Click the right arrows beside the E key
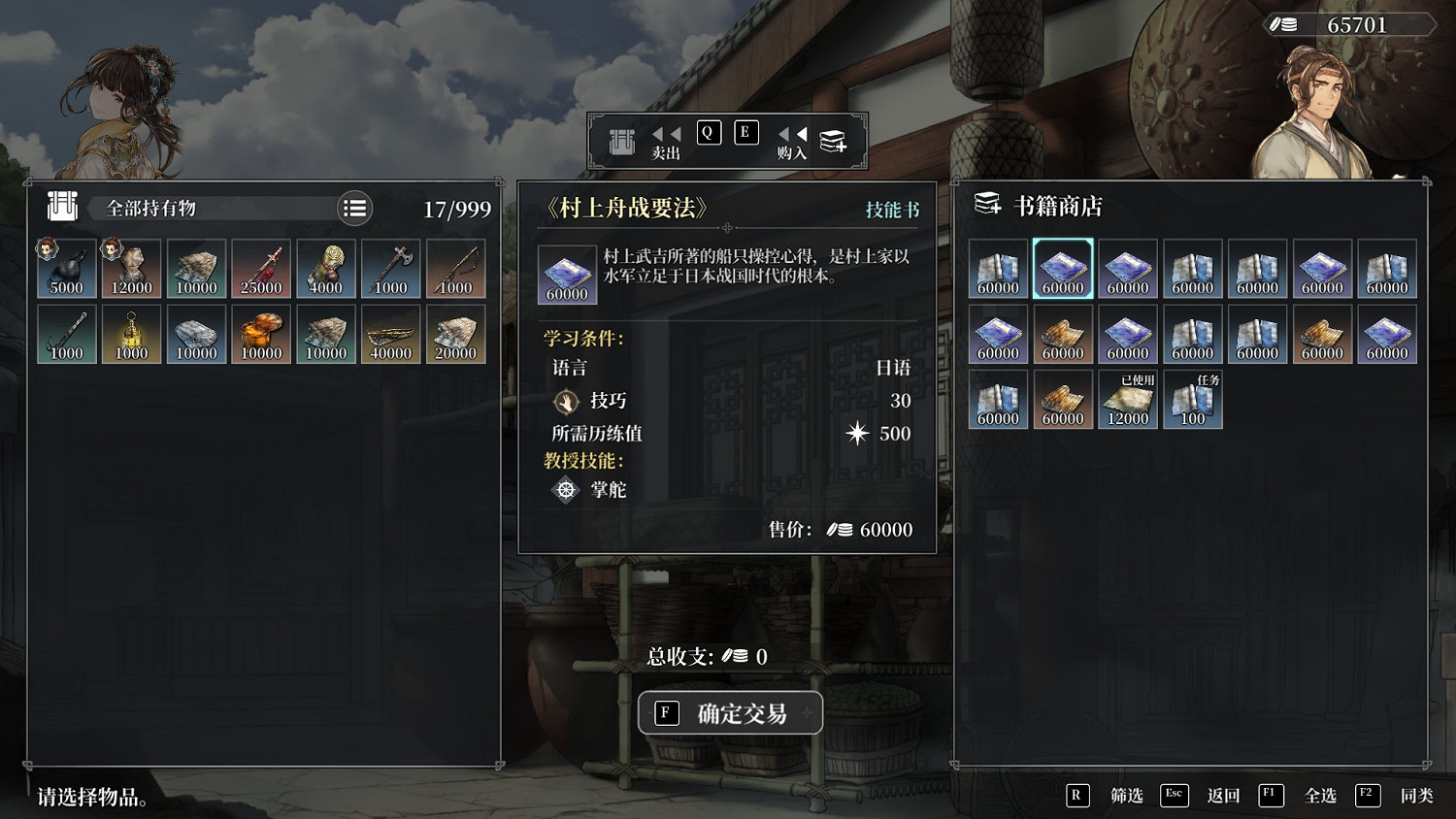1456x819 pixels. [x=791, y=134]
